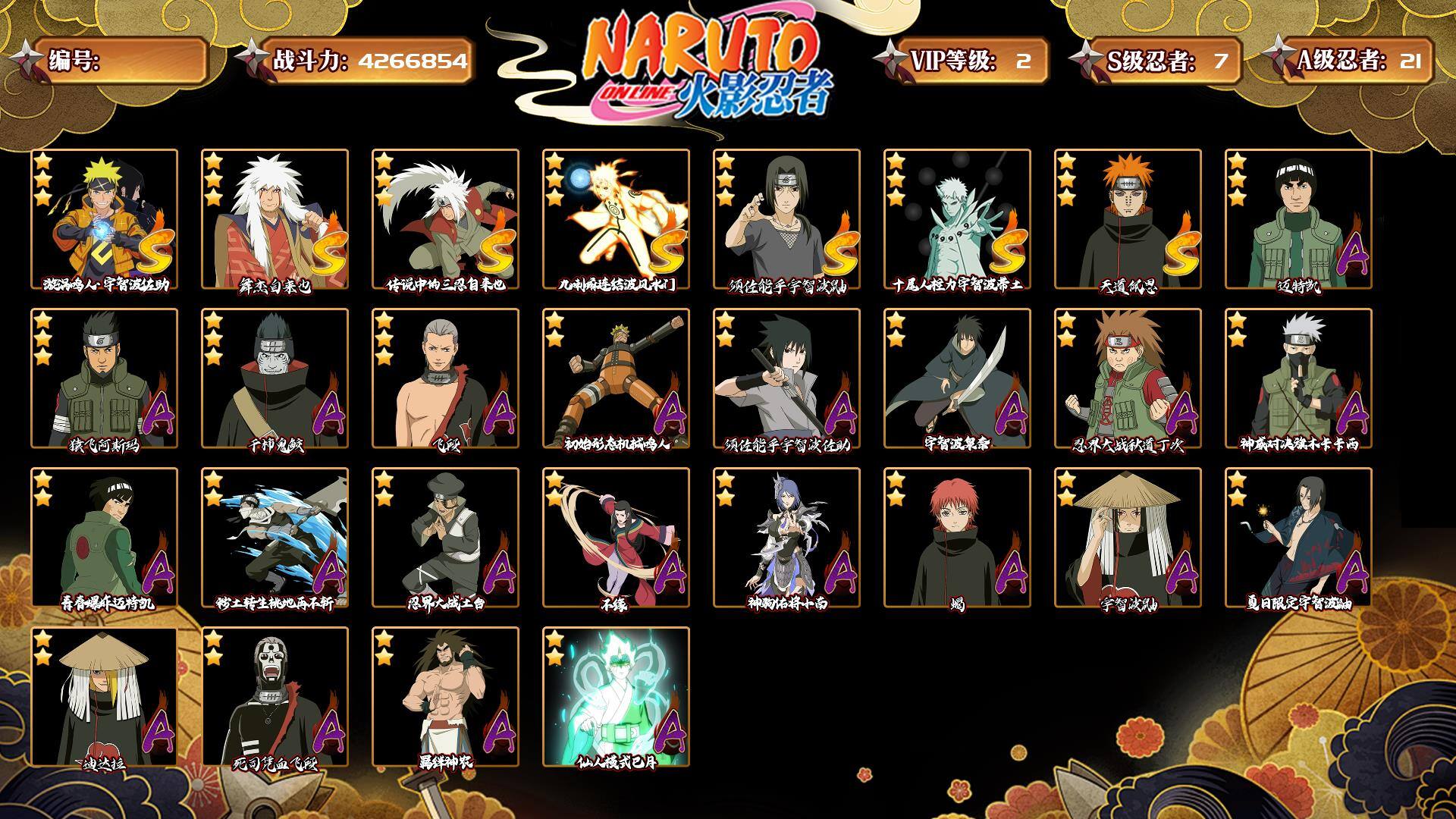Screen dimensions: 1456x819
Task: Select the 羁绊神农 Shinno card
Action: click(x=445, y=696)
